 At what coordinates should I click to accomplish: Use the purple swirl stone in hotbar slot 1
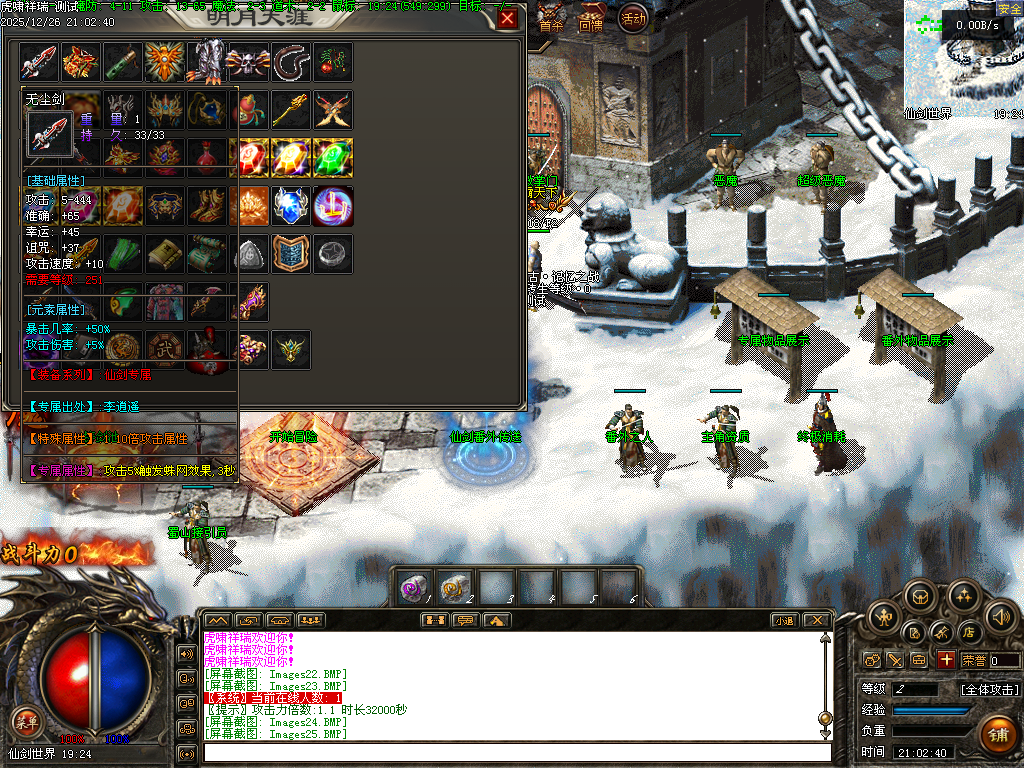(413, 587)
